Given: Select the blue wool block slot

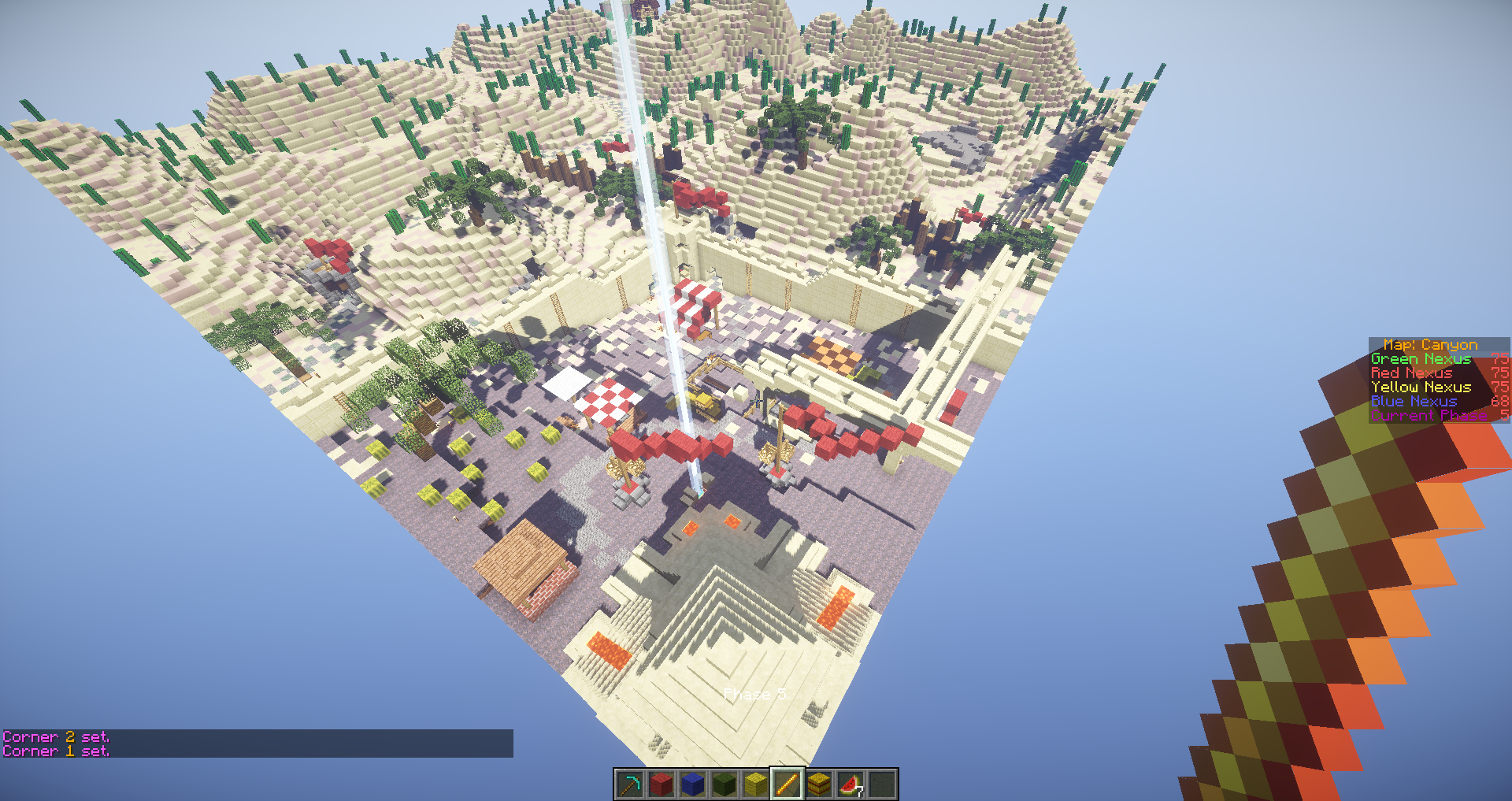Looking at the screenshot, I should 693,784.
